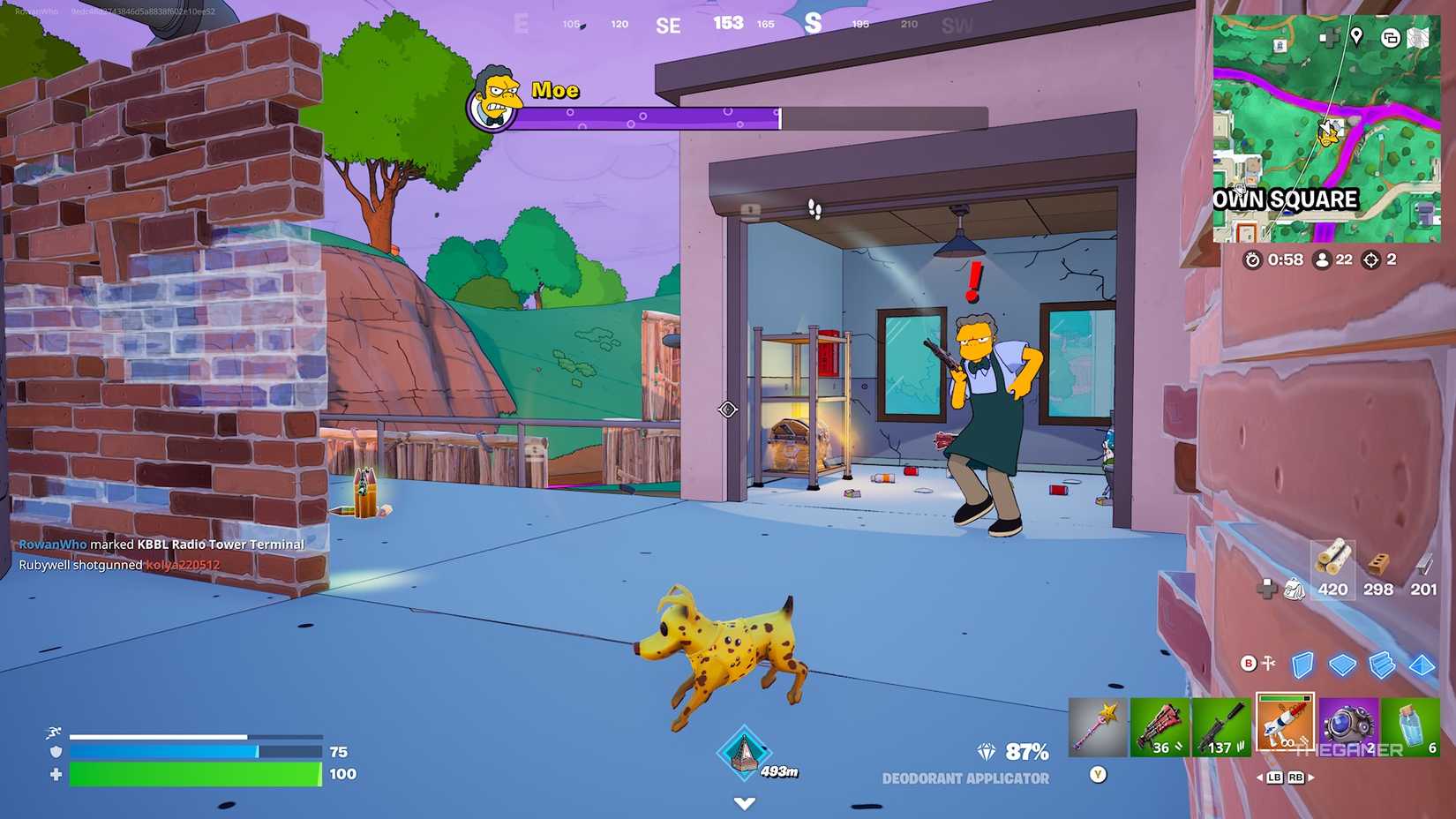Screen dimensions: 1456x819
Task: Toggle the wall build piece
Action: click(1302, 665)
